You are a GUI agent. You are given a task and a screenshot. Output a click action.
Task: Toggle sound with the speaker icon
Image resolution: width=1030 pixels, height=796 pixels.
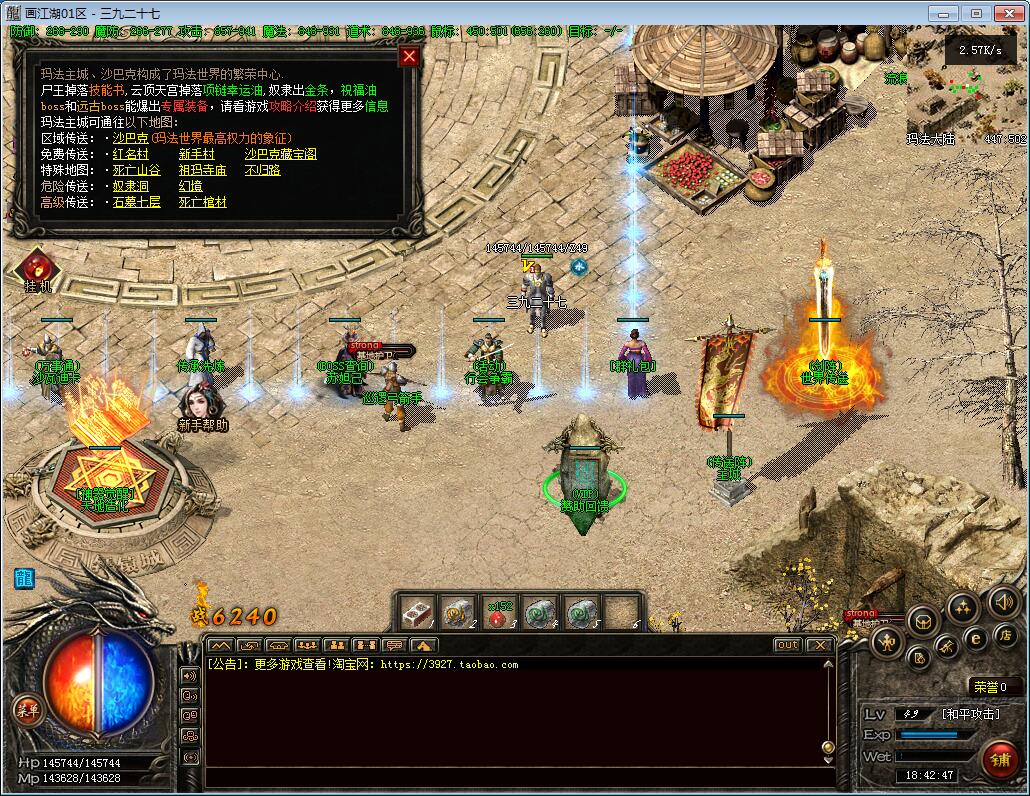[x=1001, y=601]
